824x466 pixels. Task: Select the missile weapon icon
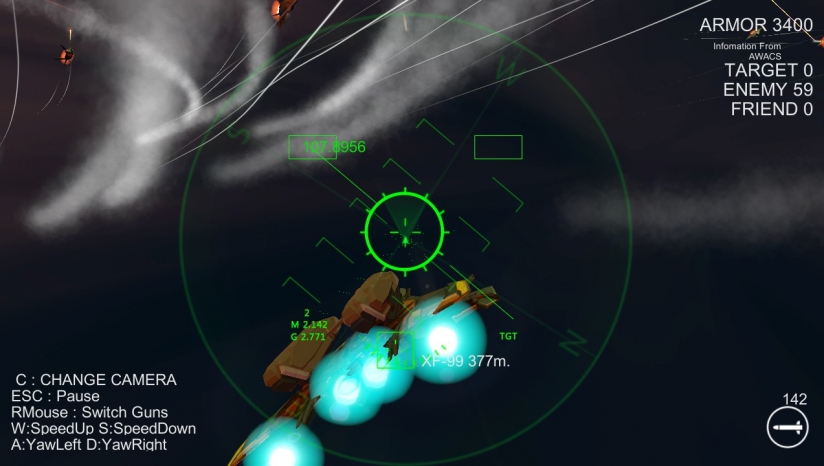787,428
